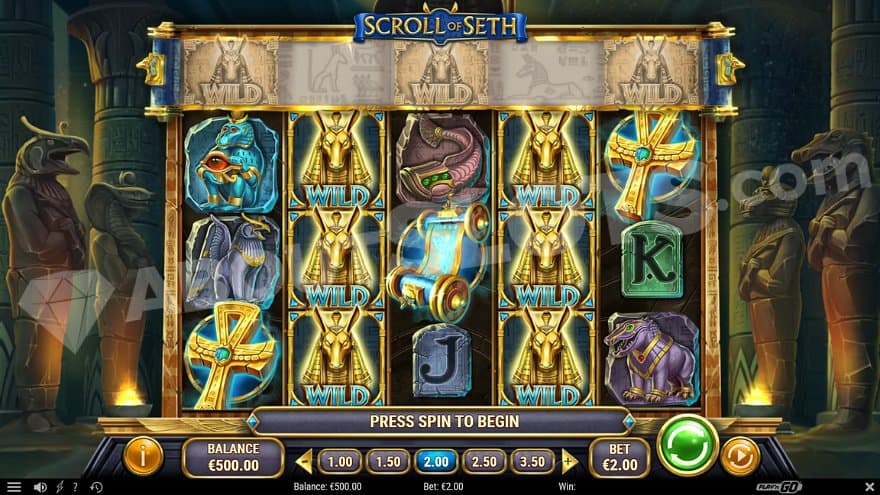Image resolution: width=880 pixels, height=495 pixels.
Task: Decrease bet with the left arrow
Action: 304,461
